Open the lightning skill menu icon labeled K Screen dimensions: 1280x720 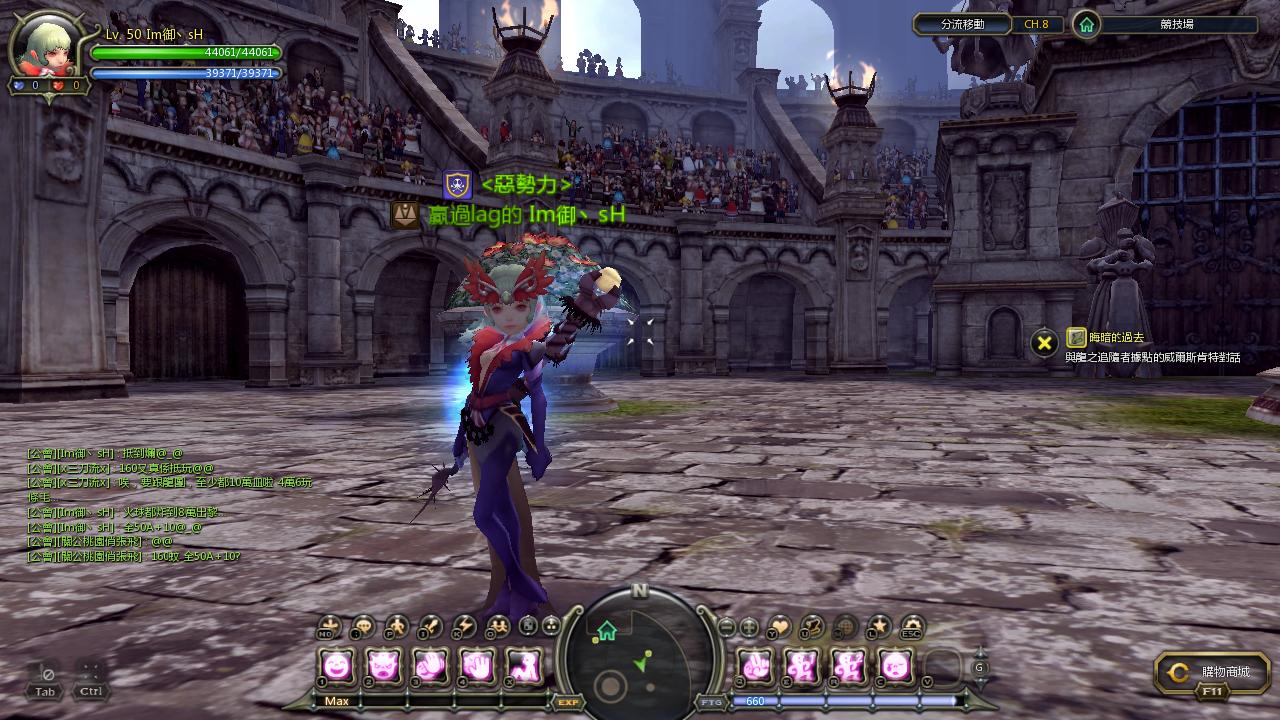point(464,627)
